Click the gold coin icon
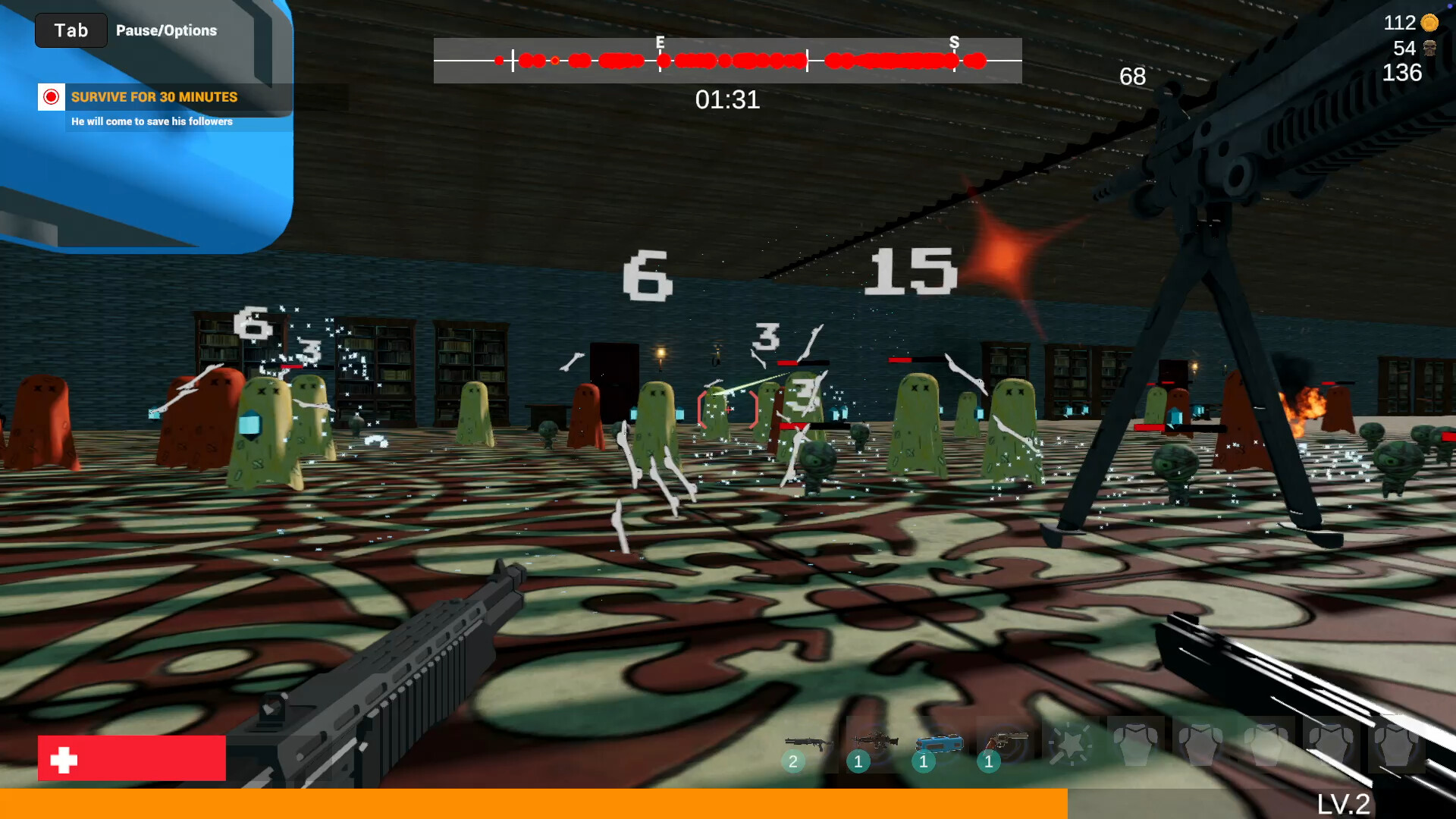 tap(1429, 23)
